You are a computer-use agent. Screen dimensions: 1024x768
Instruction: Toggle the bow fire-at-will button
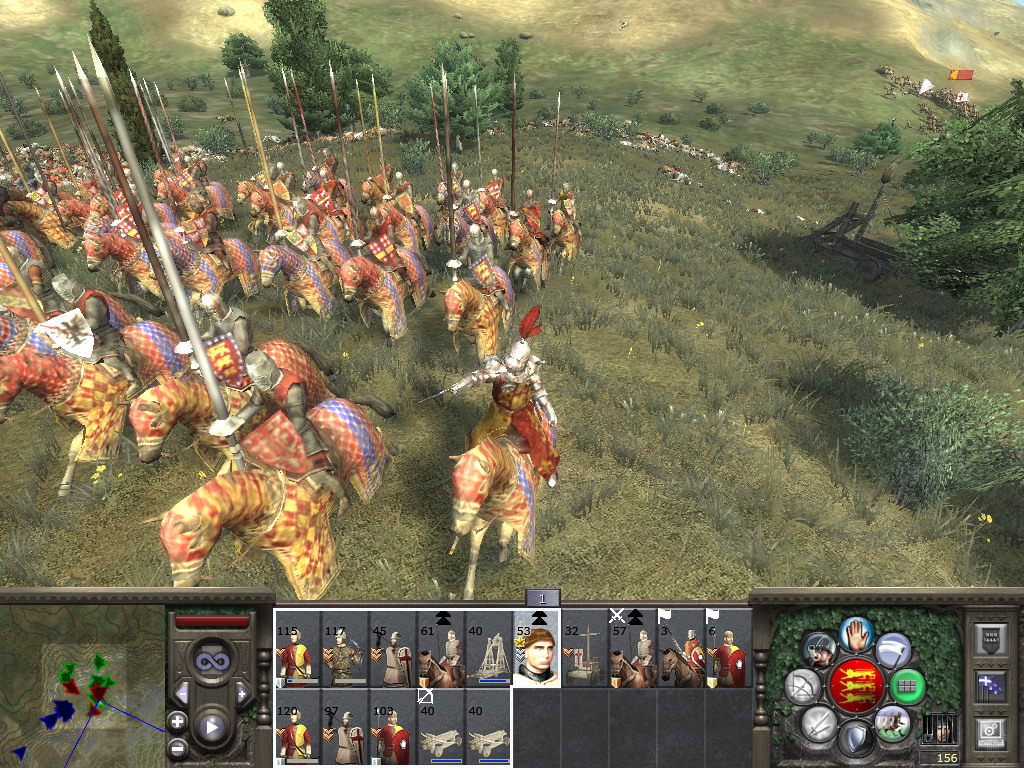tap(803, 687)
